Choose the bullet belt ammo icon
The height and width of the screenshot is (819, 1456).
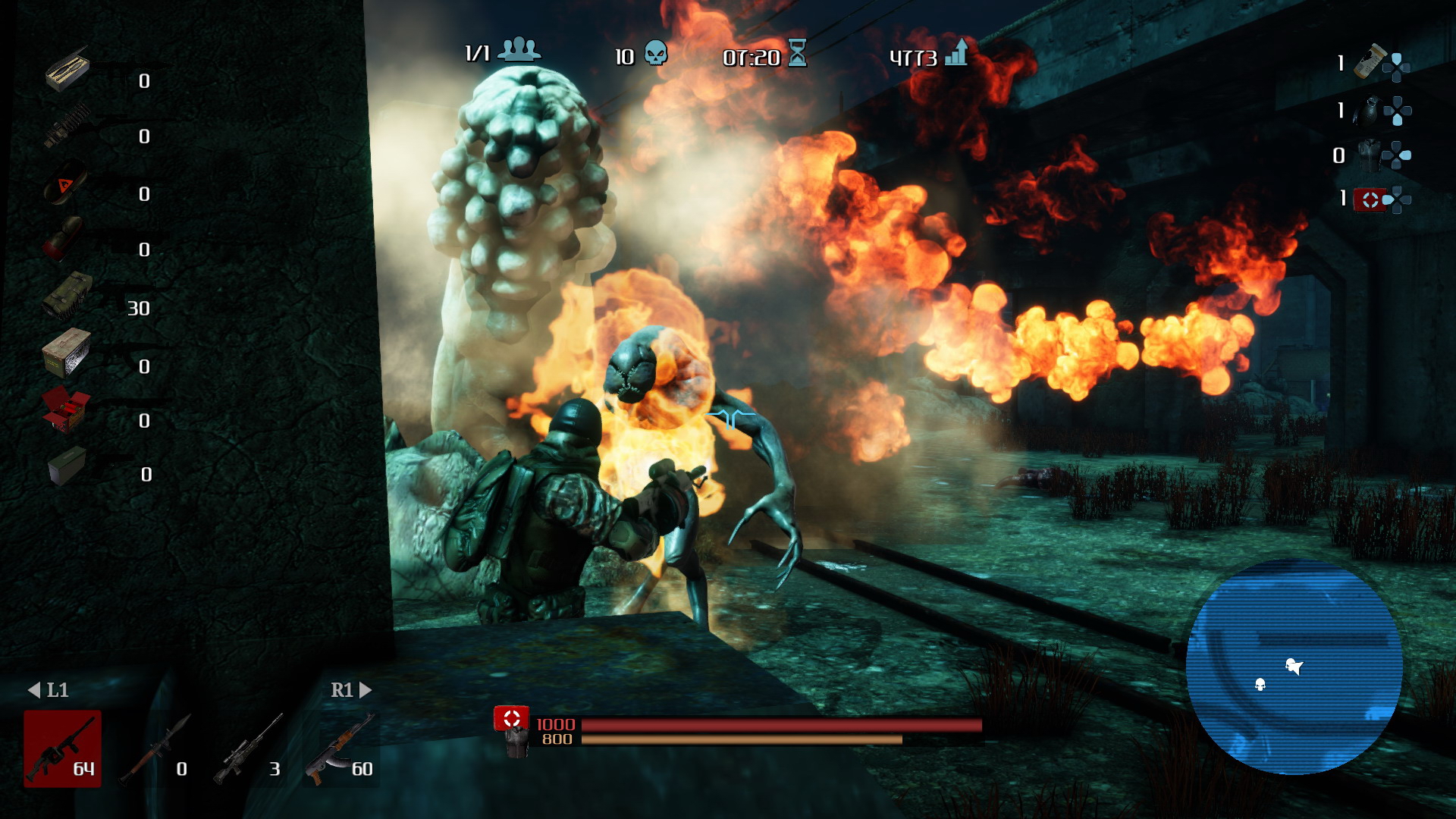coord(67,126)
